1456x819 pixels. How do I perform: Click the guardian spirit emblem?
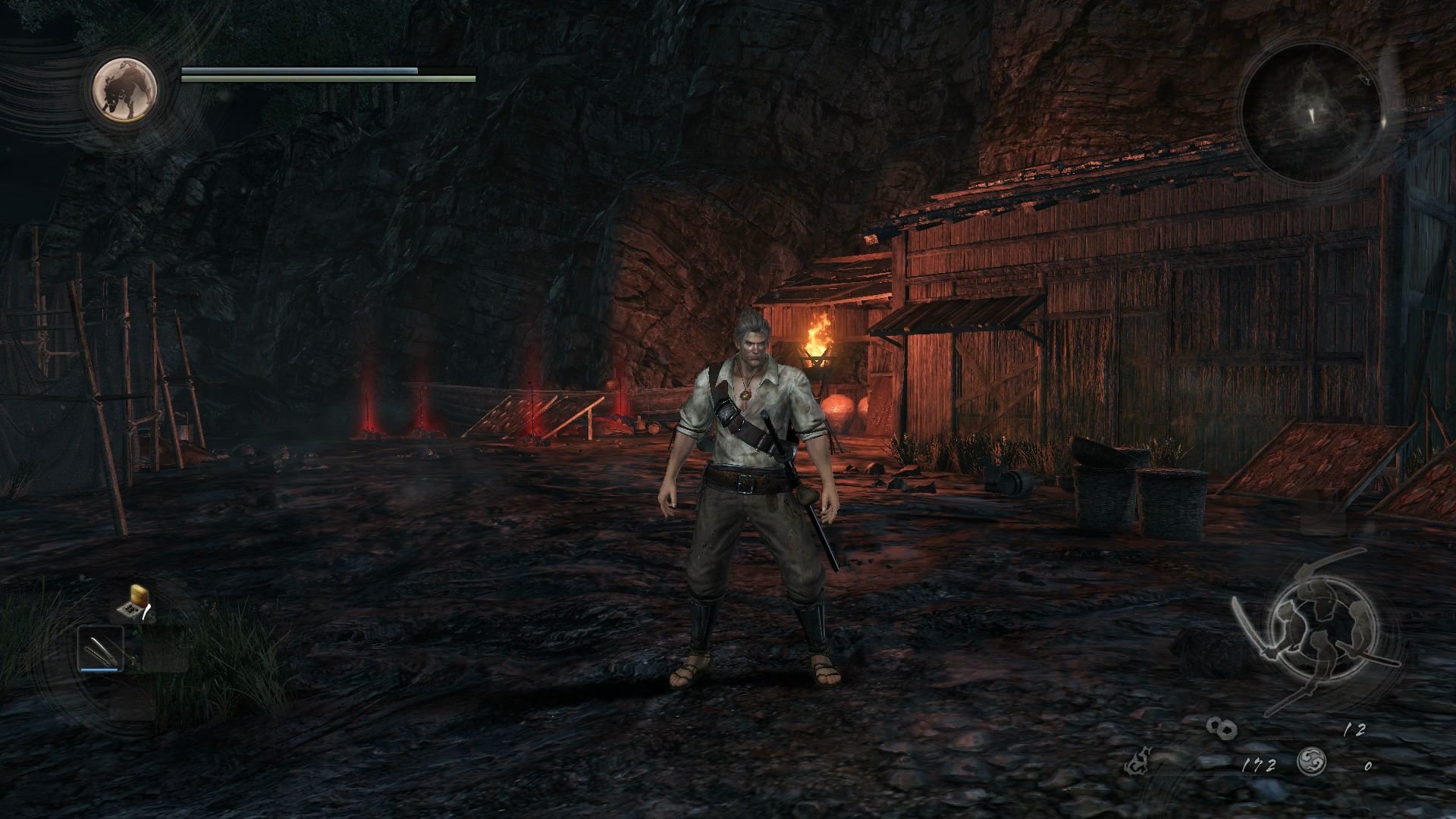click(x=125, y=89)
